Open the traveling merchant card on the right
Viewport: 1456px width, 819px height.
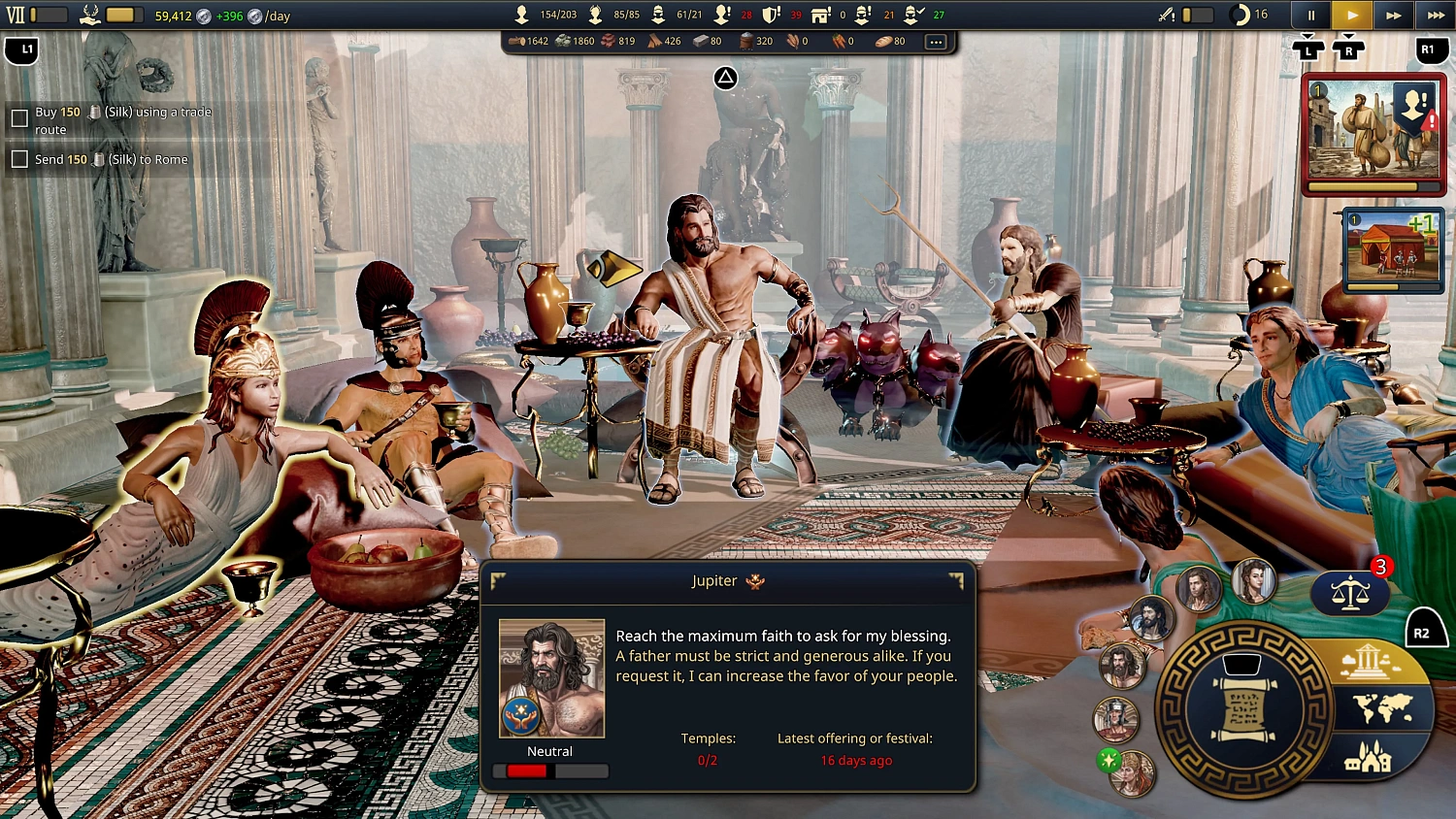click(x=1373, y=133)
